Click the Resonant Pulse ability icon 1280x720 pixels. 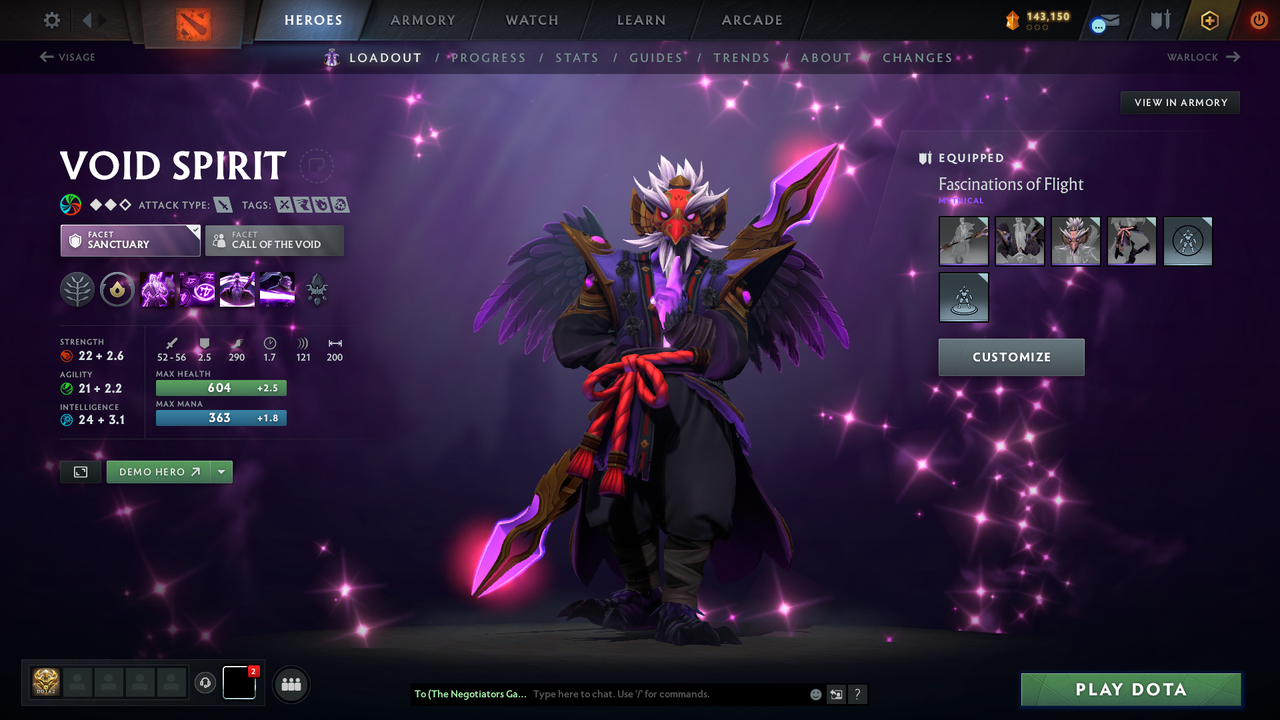pyautogui.click(x=237, y=290)
